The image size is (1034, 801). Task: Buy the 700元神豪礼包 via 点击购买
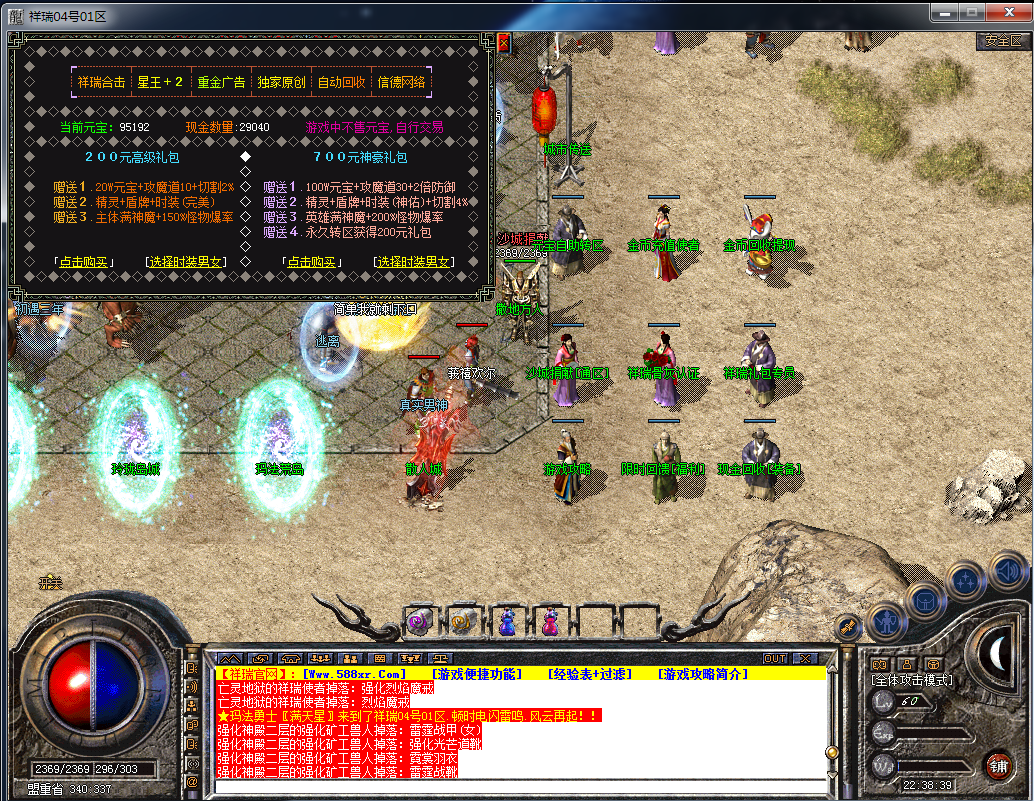click(311, 262)
